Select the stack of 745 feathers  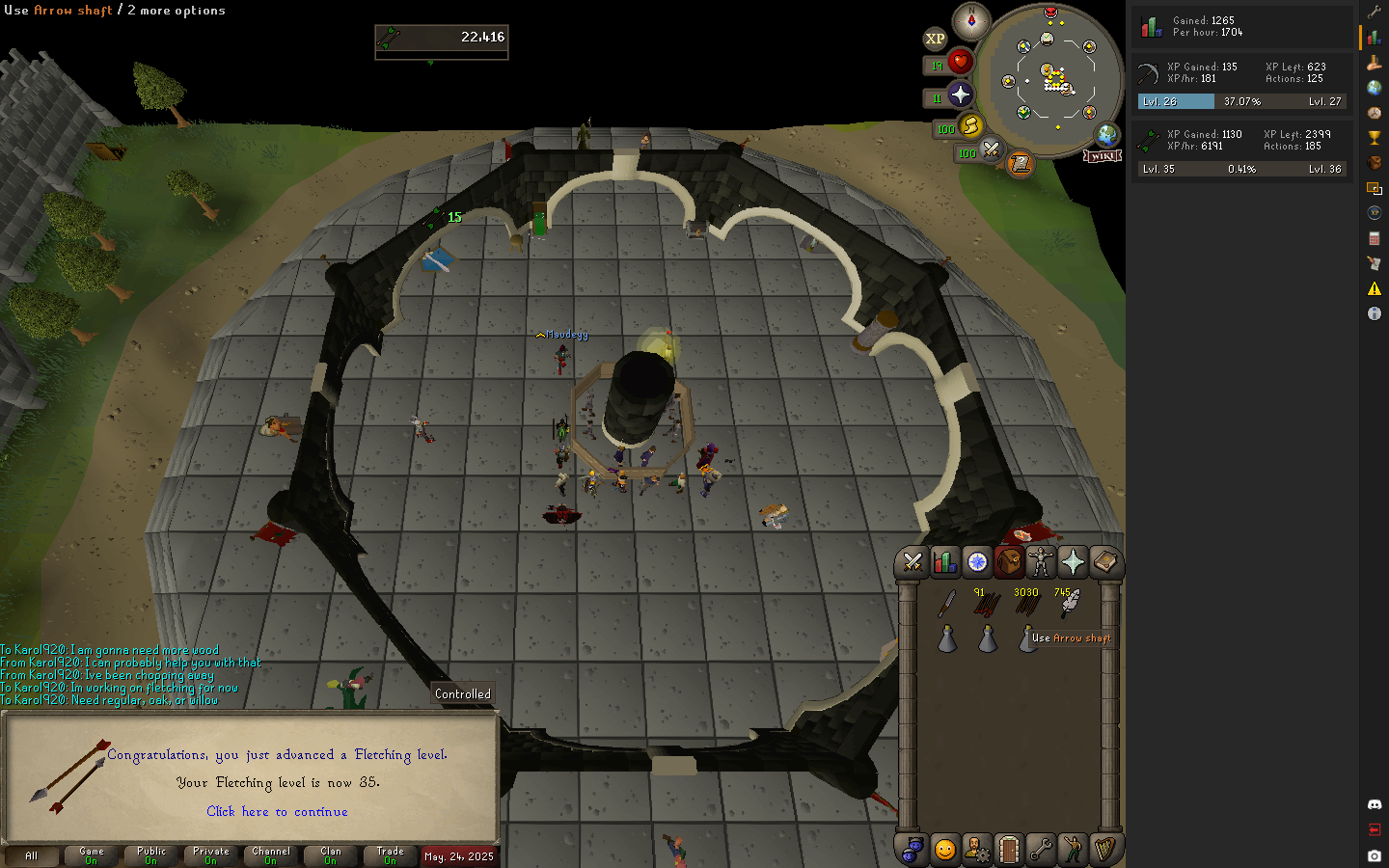point(1069,604)
